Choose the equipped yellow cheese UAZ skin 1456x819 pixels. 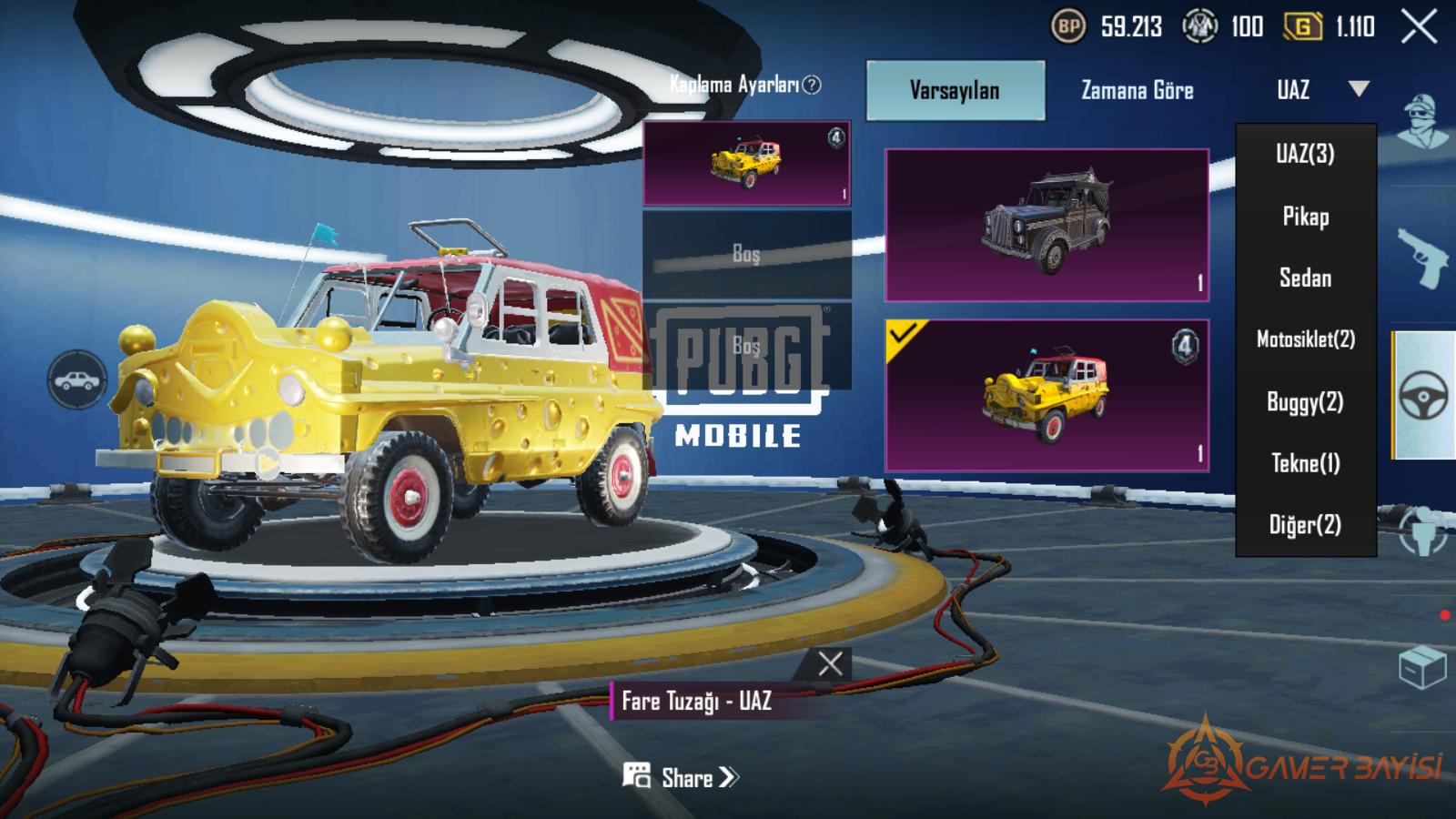point(1046,395)
